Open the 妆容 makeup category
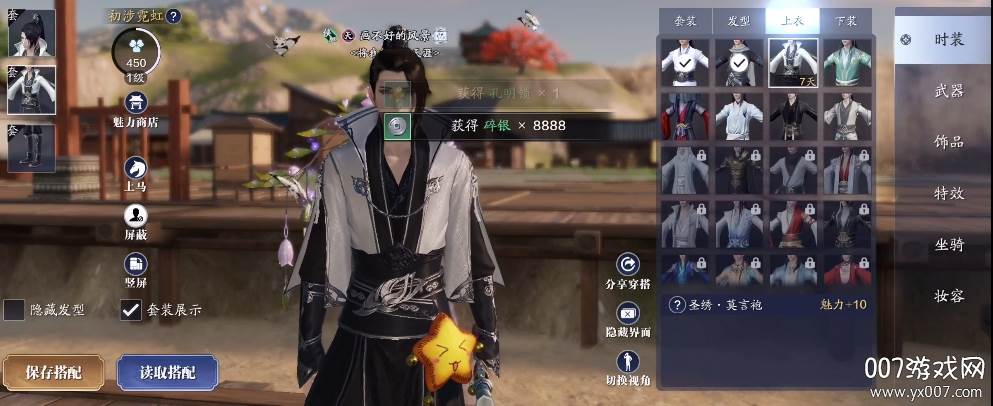This screenshot has width=993, height=406. tap(947, 296)
